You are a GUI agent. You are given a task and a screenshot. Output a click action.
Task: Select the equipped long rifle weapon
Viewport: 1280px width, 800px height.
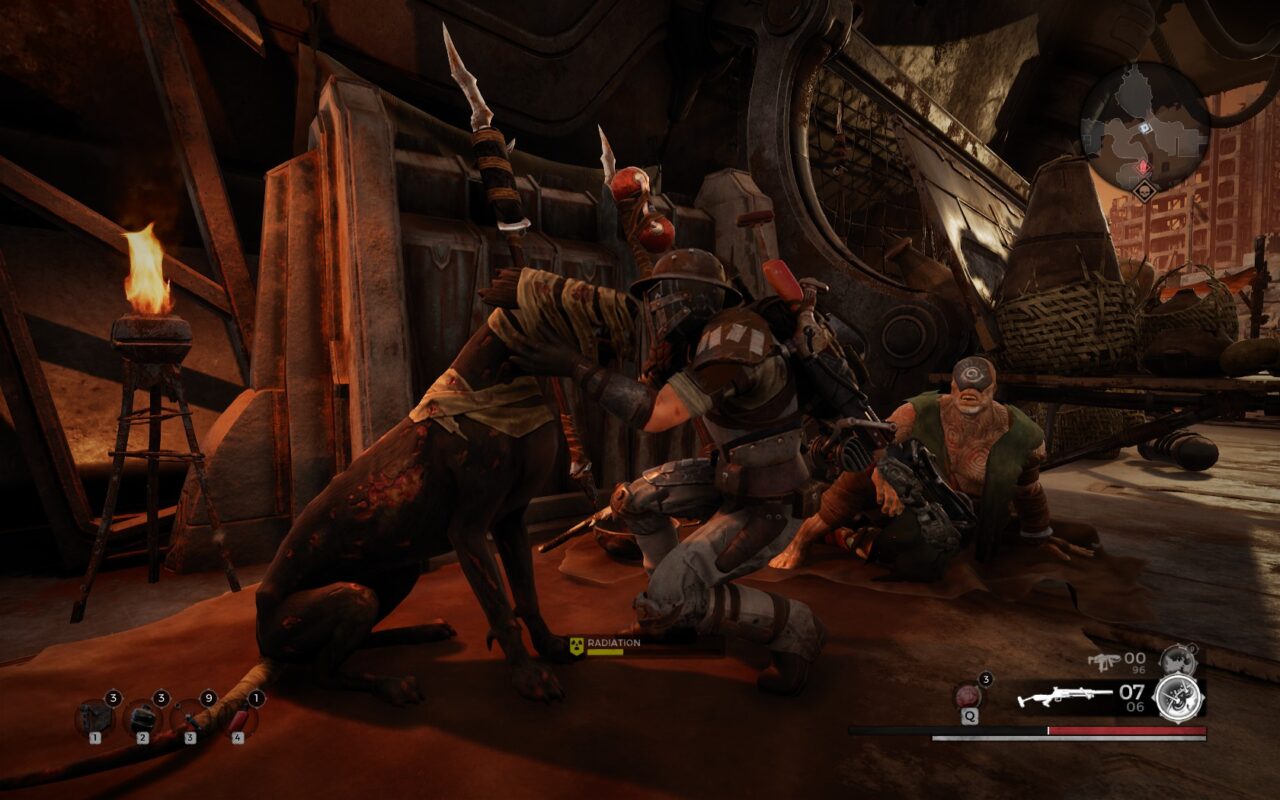tap(1066, 697)
